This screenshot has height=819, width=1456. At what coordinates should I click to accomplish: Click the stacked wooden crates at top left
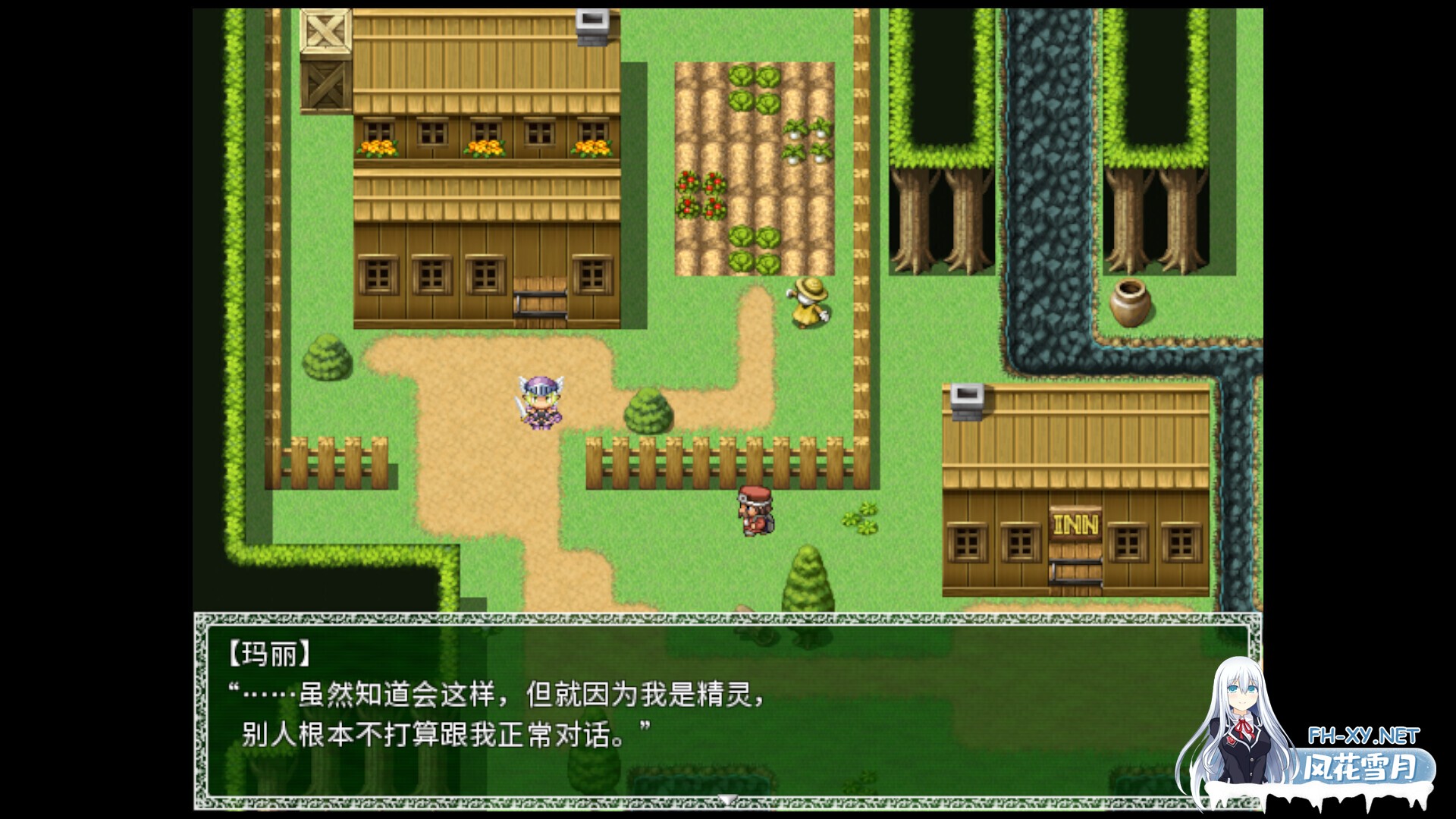[x=325, y=57]
